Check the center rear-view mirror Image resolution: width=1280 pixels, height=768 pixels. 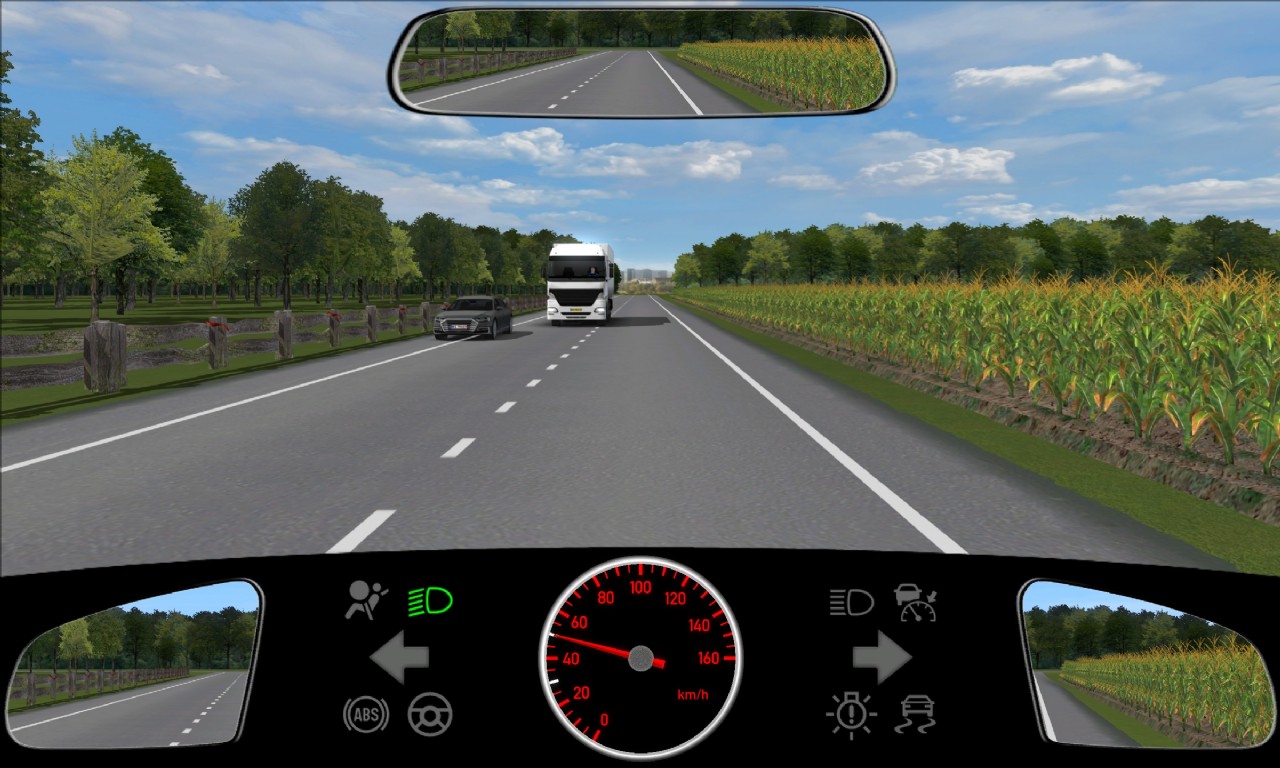[x=641, y=61]
